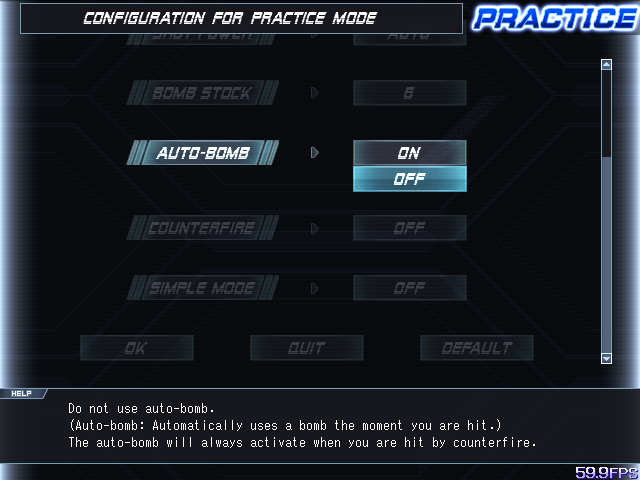
Task: Select the AUTO-BOMB setting row
Action: 203,153
